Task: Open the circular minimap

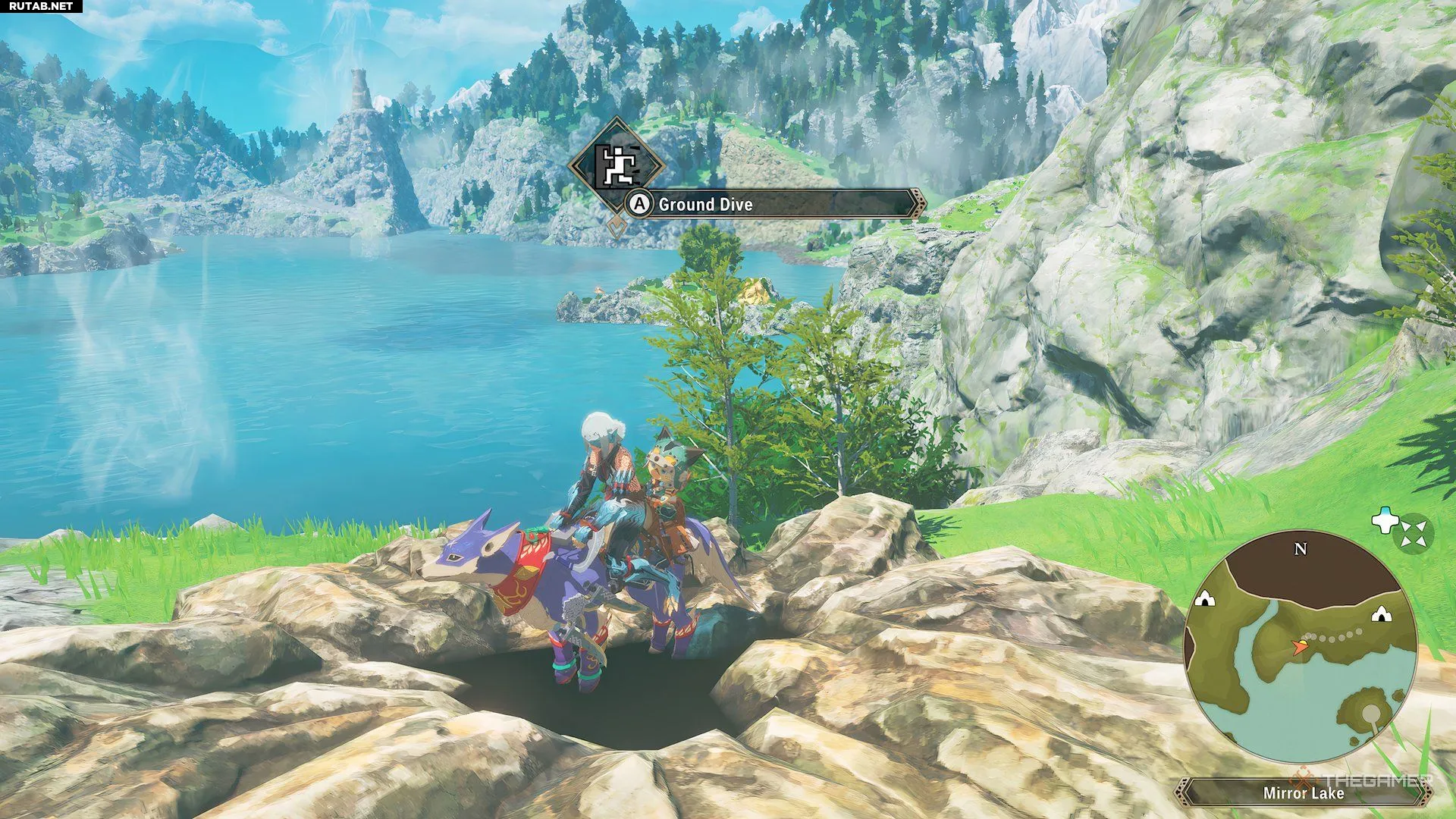Action: pos(1300,647)
